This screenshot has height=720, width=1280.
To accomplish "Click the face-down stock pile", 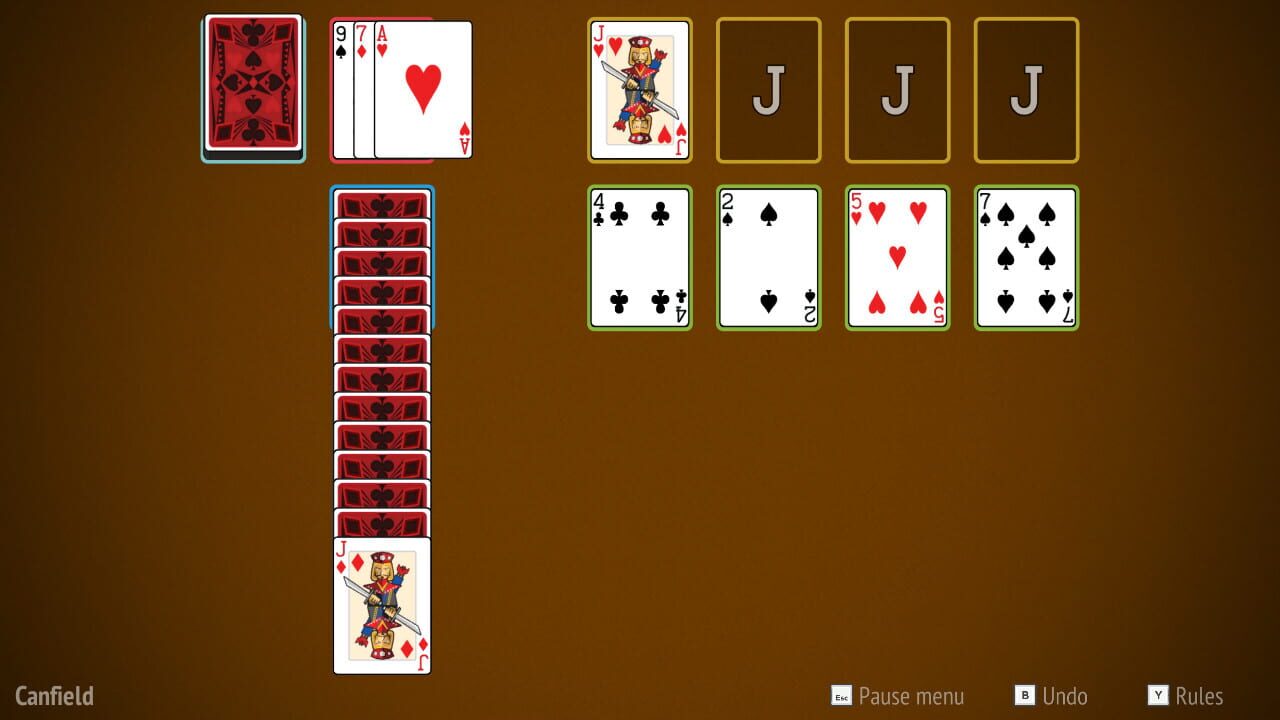I will click(x=252, y=88).
